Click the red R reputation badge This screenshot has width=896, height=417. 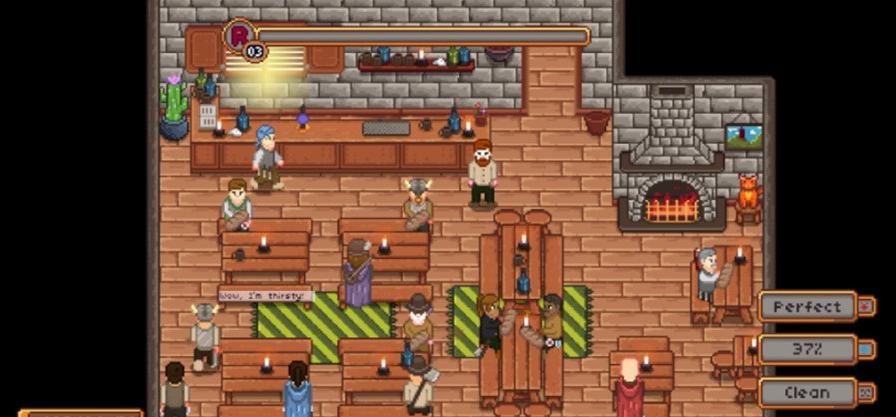tap(240, 36)
